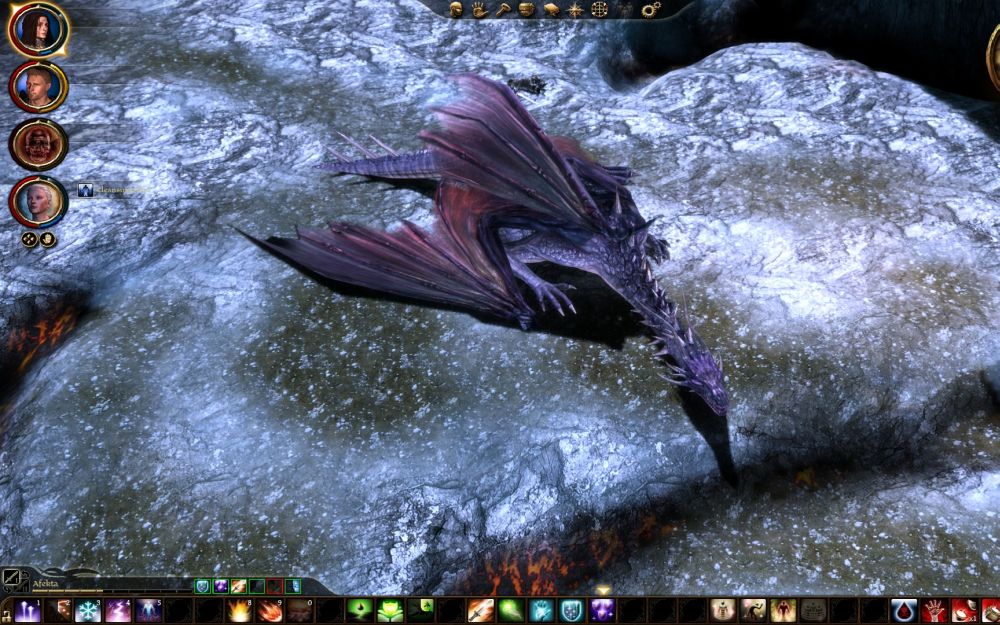Open the skills hand icon
Screen dimensions: 1000x625
pos(479,9)
